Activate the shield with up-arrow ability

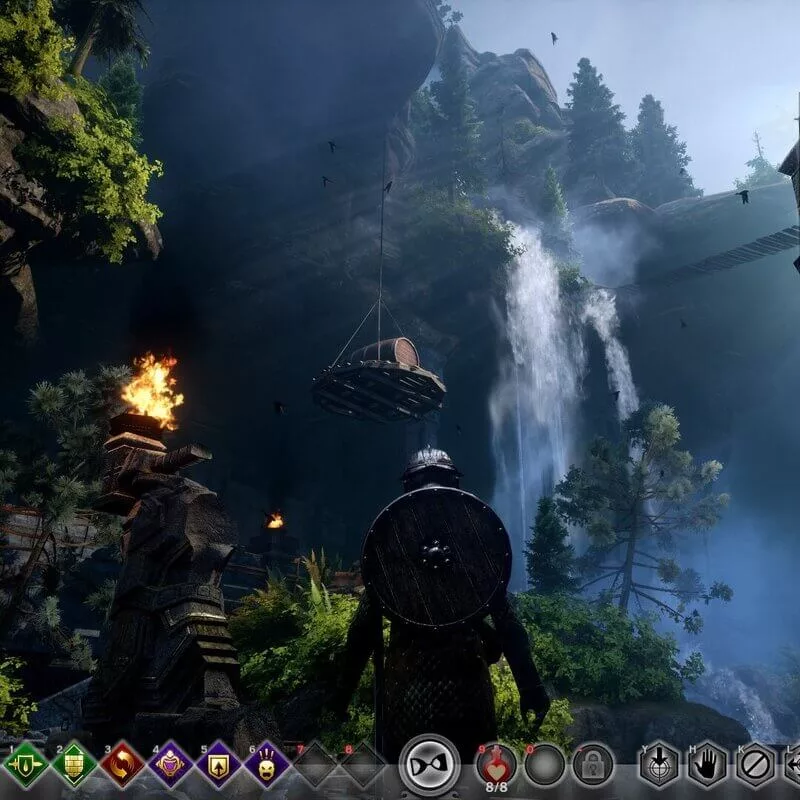tap(218, 765)
